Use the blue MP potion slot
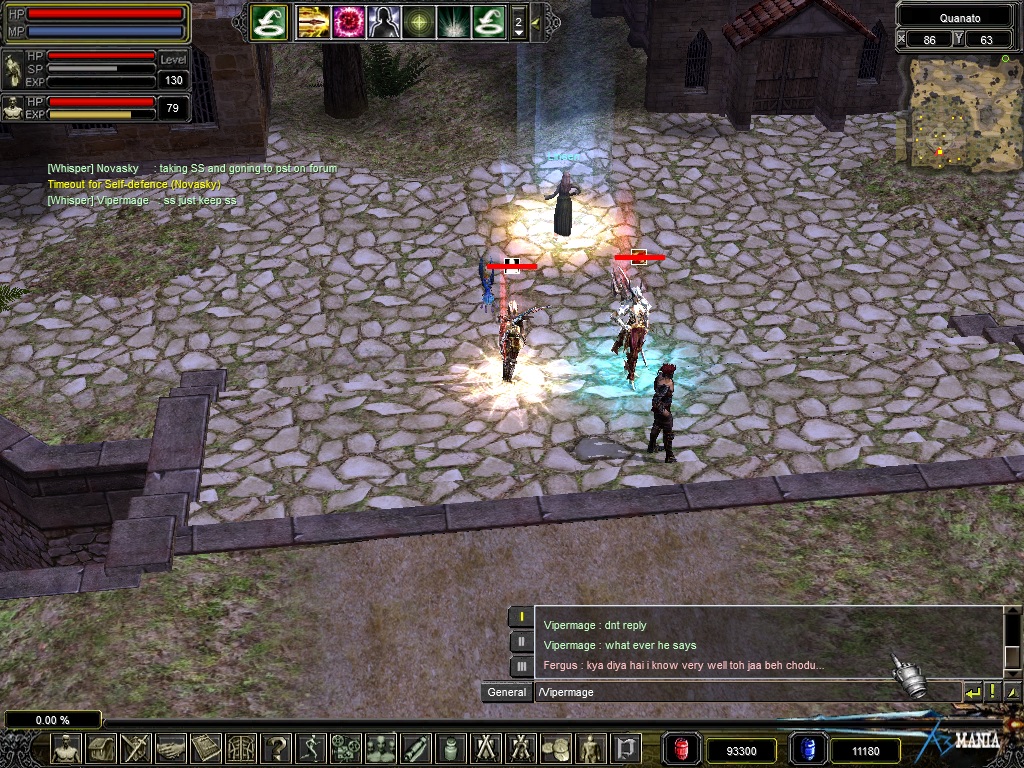This screenshot has width=1024, height=768. (x=808, y=748)
